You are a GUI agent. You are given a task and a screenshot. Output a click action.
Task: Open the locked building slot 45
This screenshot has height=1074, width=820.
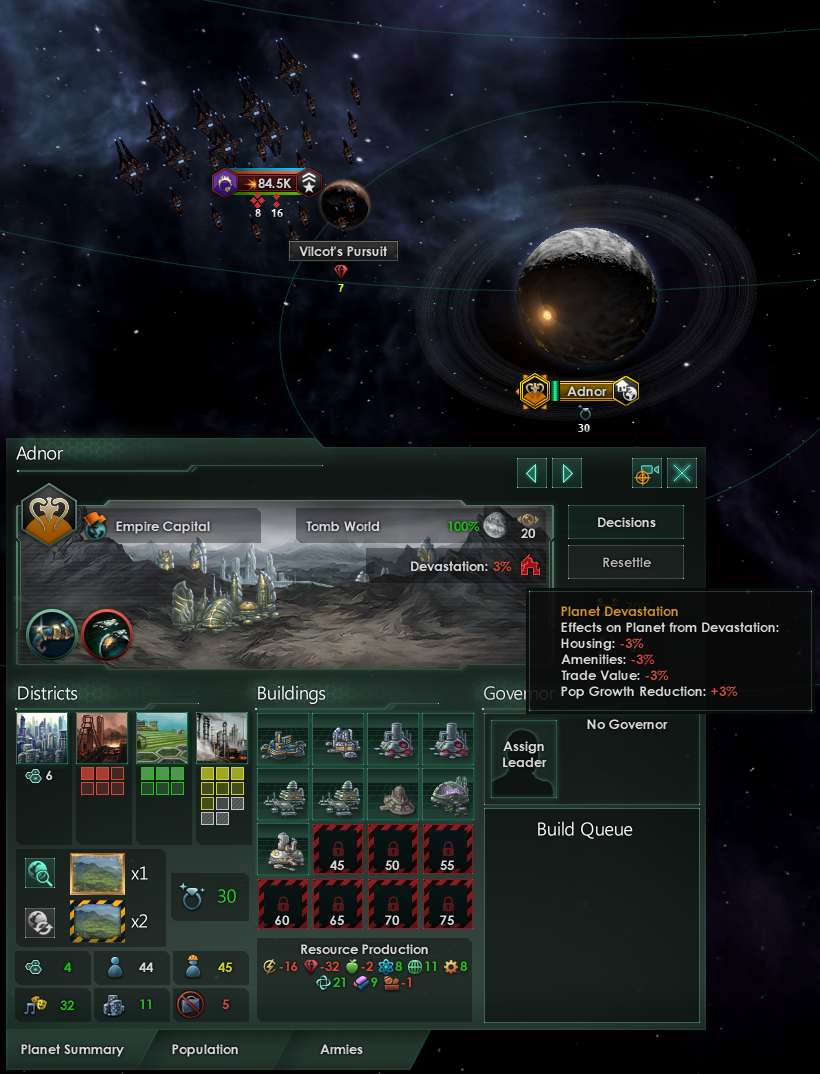tap(339, 849)
